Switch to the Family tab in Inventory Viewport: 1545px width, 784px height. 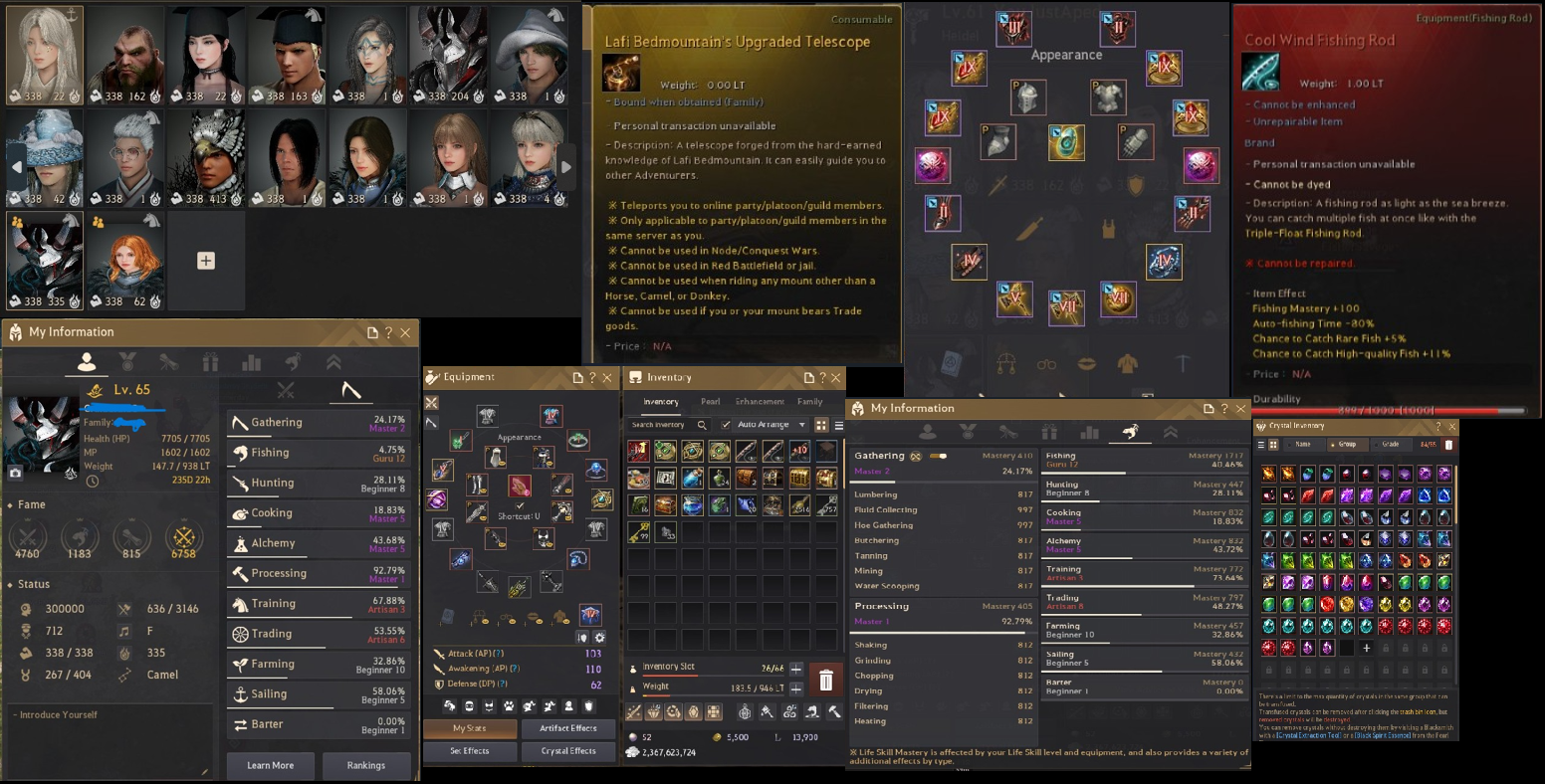point(810,401)
